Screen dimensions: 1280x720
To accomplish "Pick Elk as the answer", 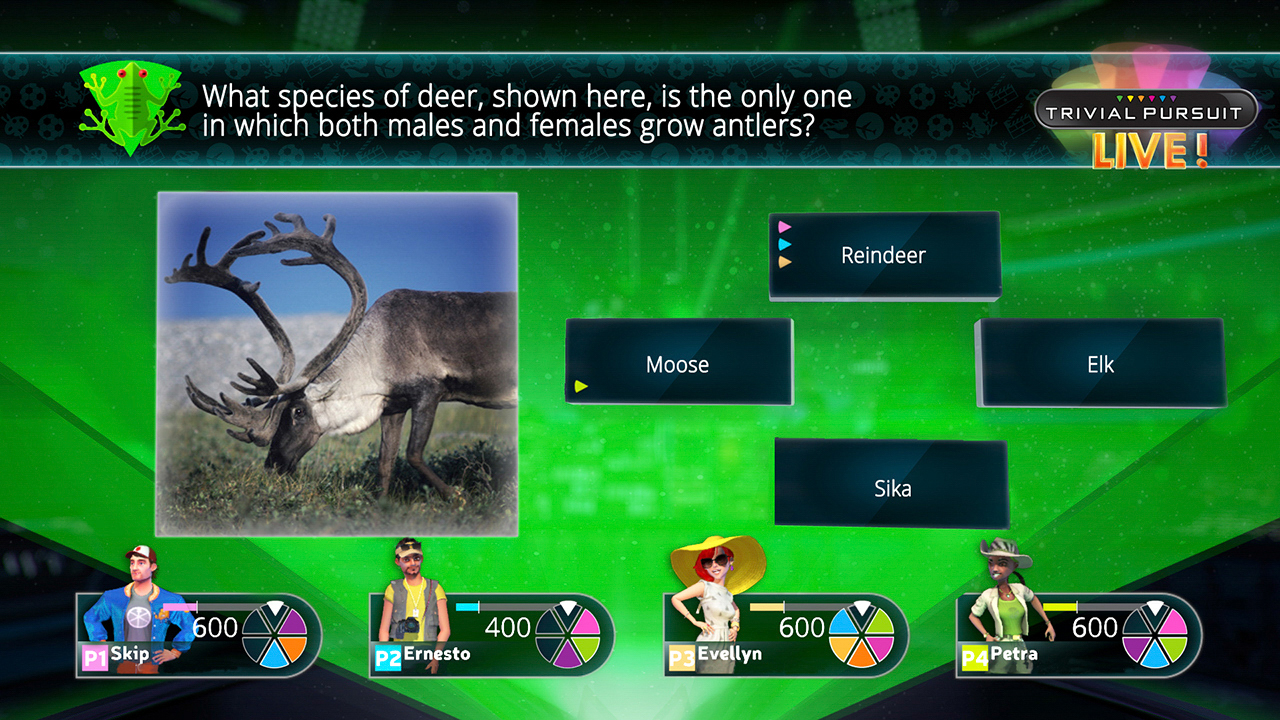I will tap(1100, 362).
